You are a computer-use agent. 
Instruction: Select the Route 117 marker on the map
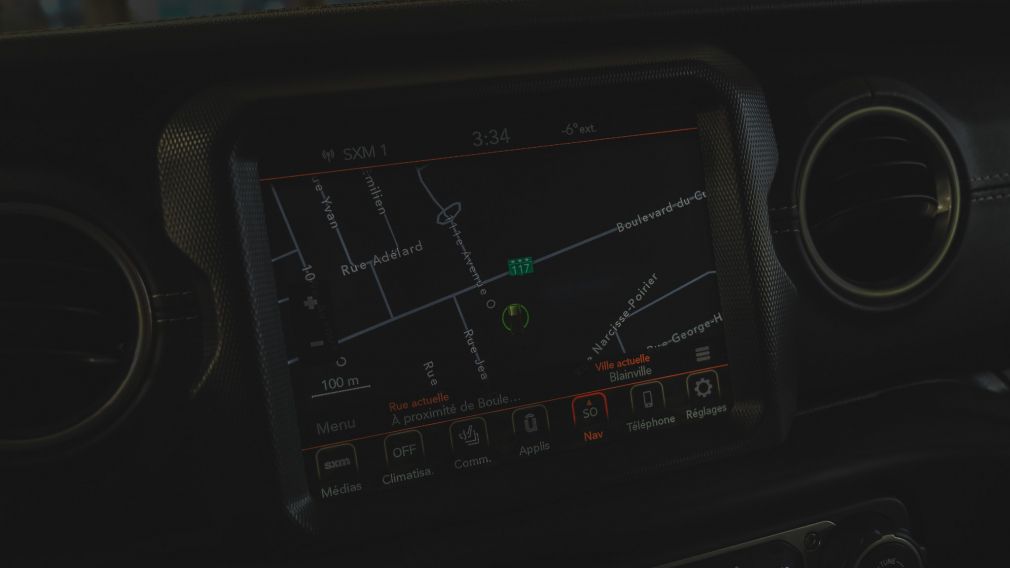(x=520, y=267)
